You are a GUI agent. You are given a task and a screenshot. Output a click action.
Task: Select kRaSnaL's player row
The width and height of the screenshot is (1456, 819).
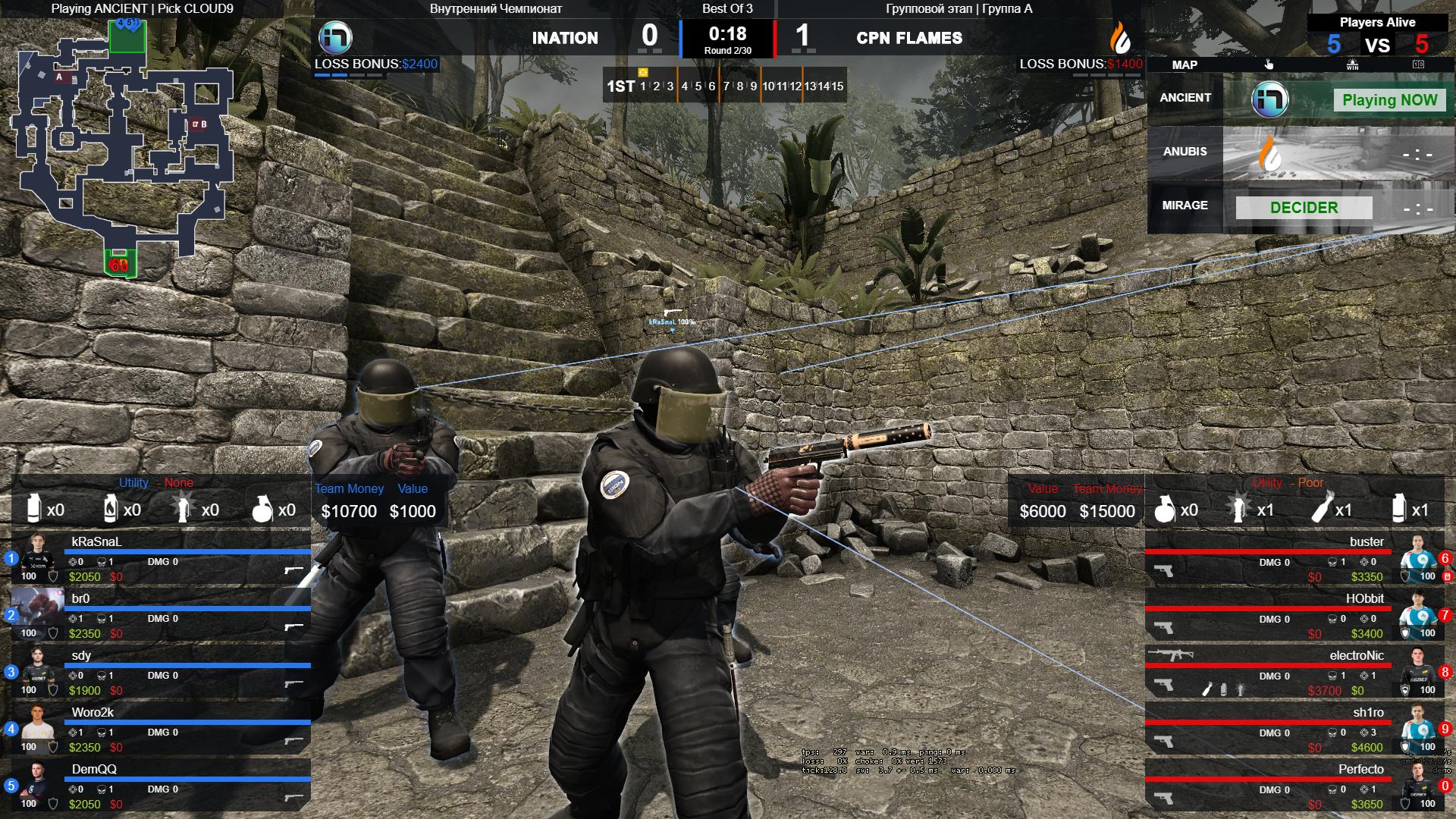point(161,559)
